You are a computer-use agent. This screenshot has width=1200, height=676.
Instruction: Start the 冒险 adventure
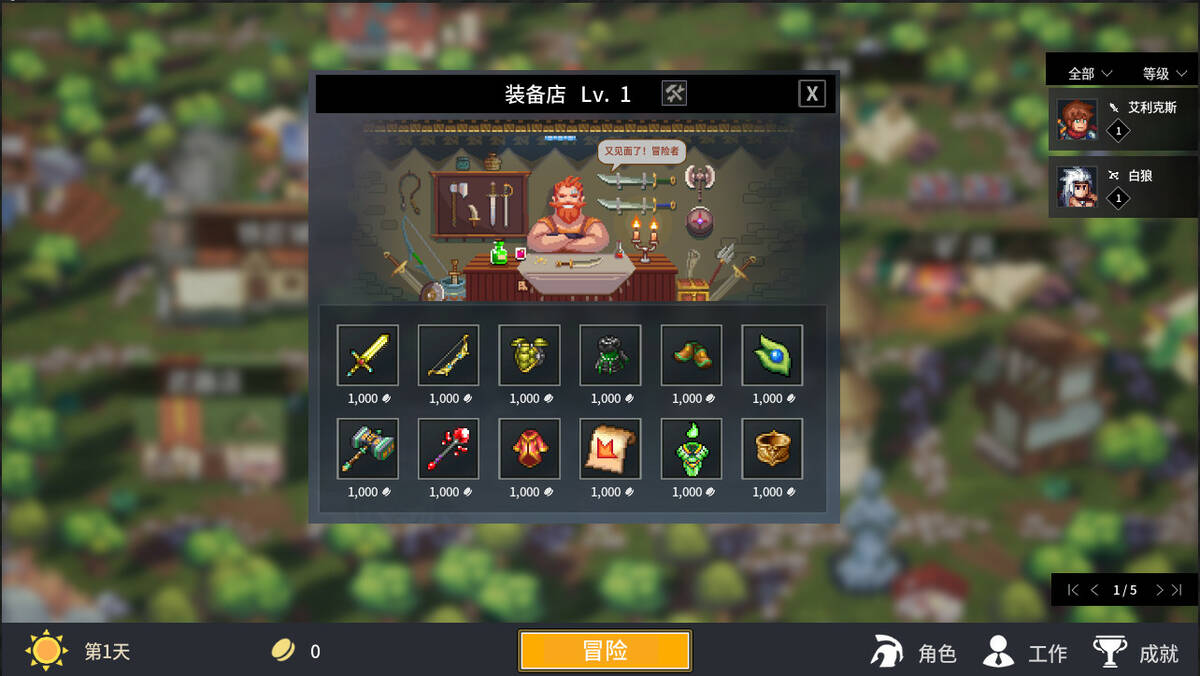(x=604, y=651)
